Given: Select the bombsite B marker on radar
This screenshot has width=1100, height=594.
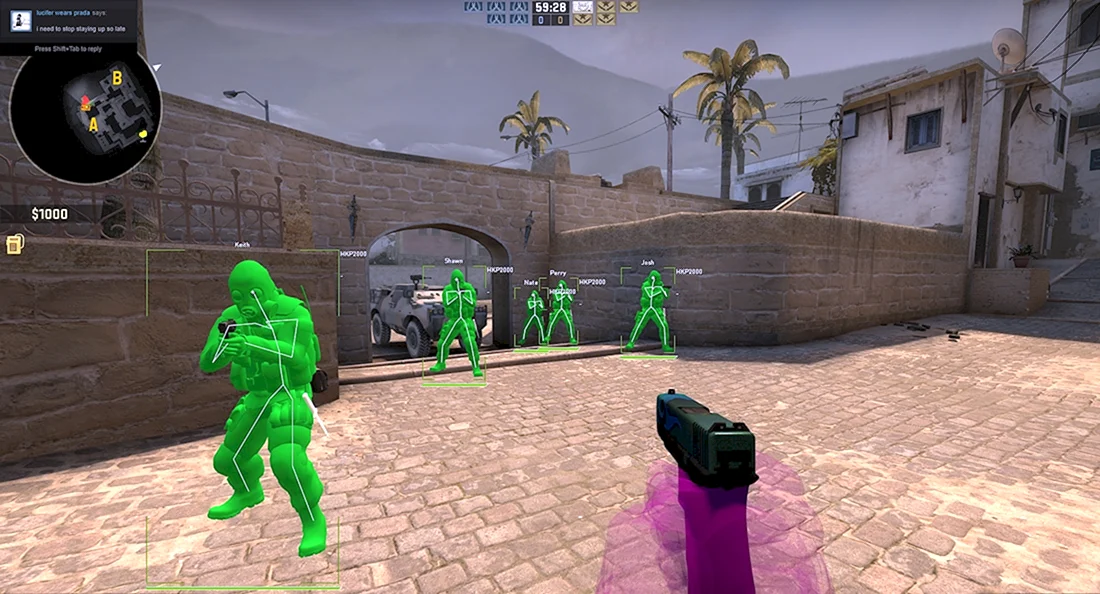Looking at the screenshot, I should 117,78.
